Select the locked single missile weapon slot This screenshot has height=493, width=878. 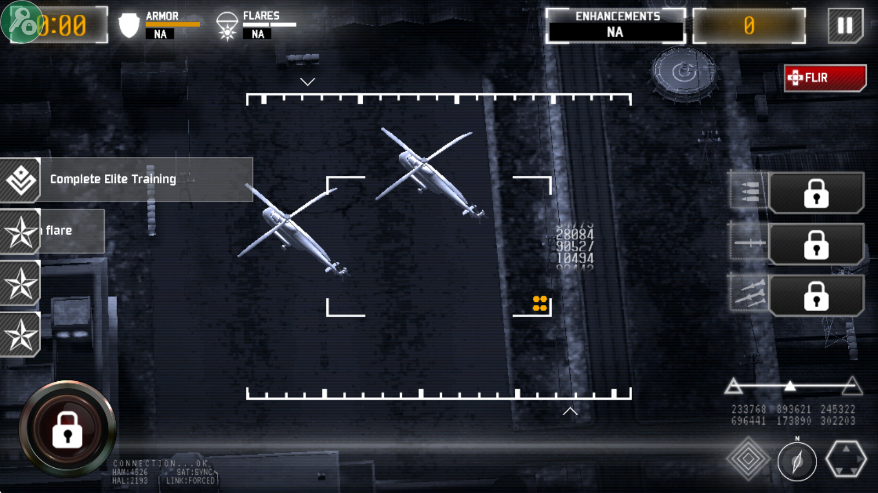(x=816, y=244)
